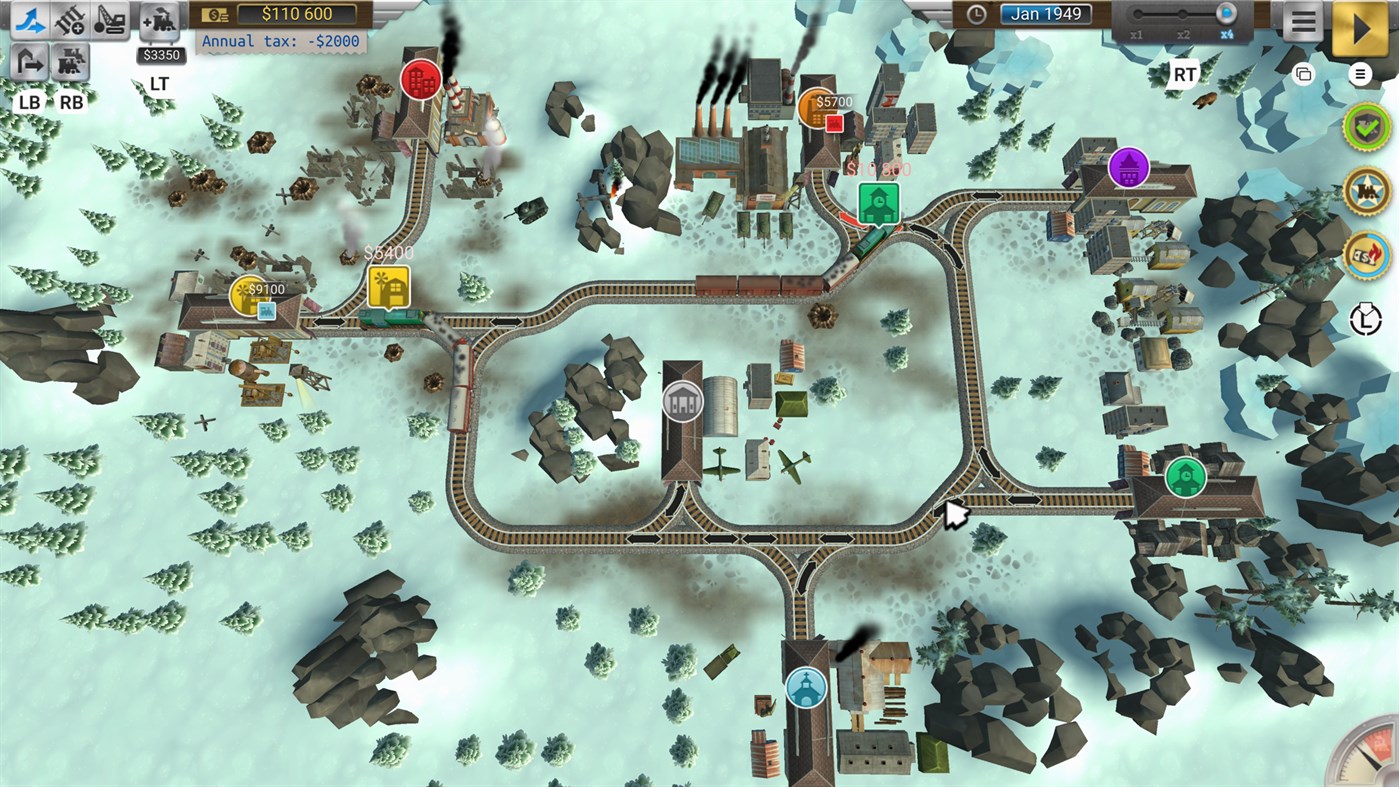Screen dimensions: 1399x787
Task: Open the main menu in the top-right corner
Action: pos(1302,21)
